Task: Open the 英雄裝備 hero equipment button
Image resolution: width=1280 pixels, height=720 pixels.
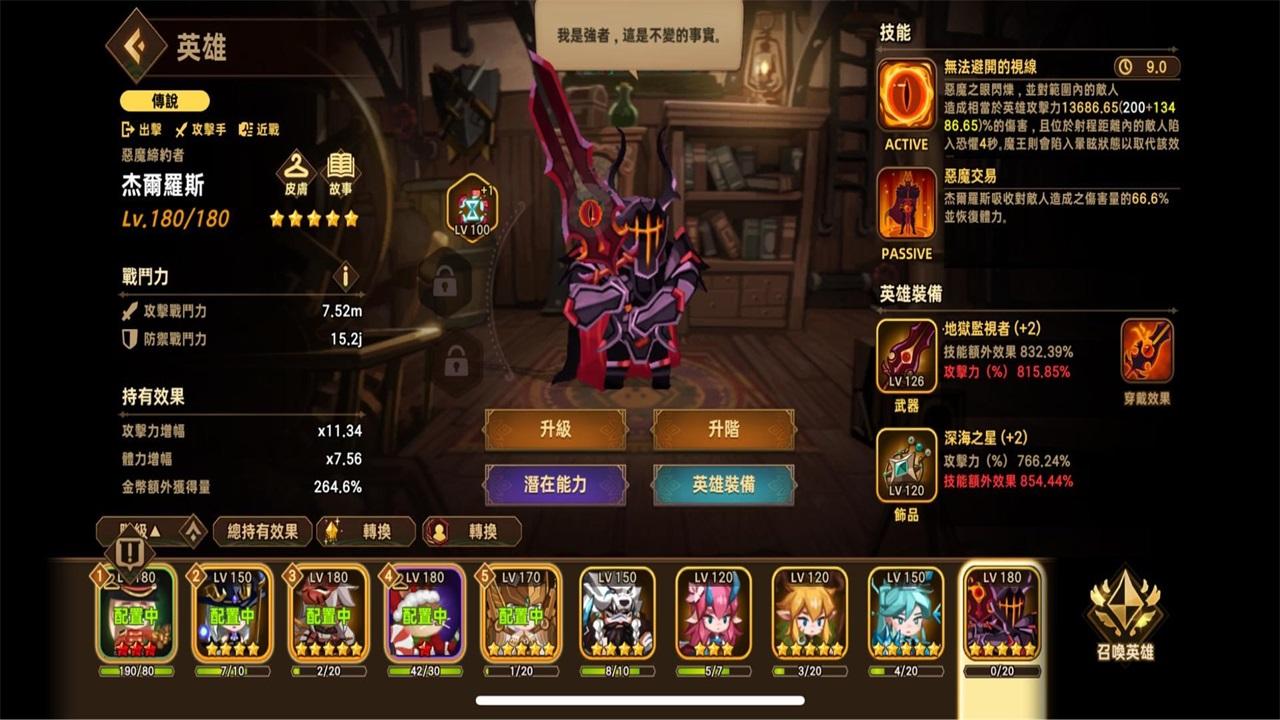Action: click(x=723, y=483)
